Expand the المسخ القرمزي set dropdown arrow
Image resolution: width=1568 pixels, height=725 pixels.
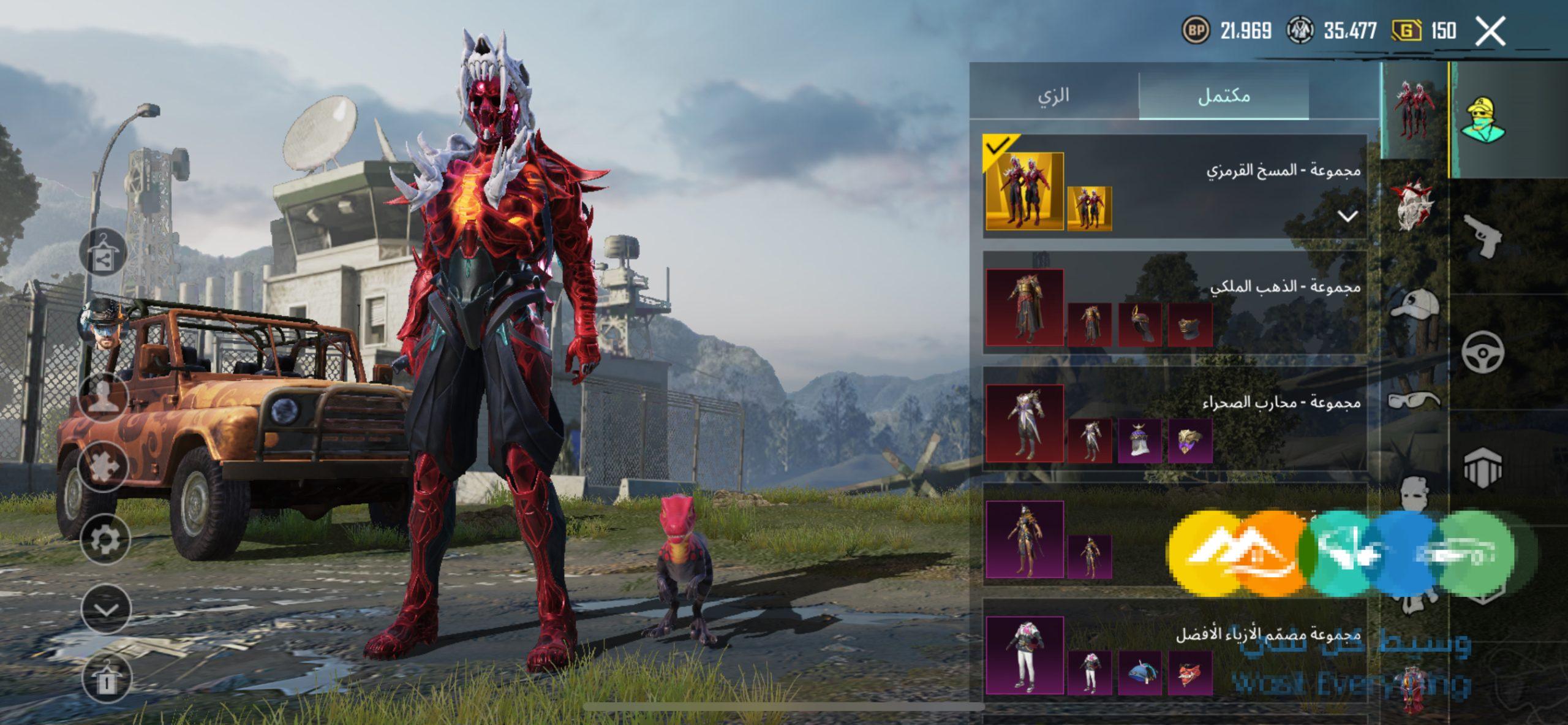tap(1347, 216)
